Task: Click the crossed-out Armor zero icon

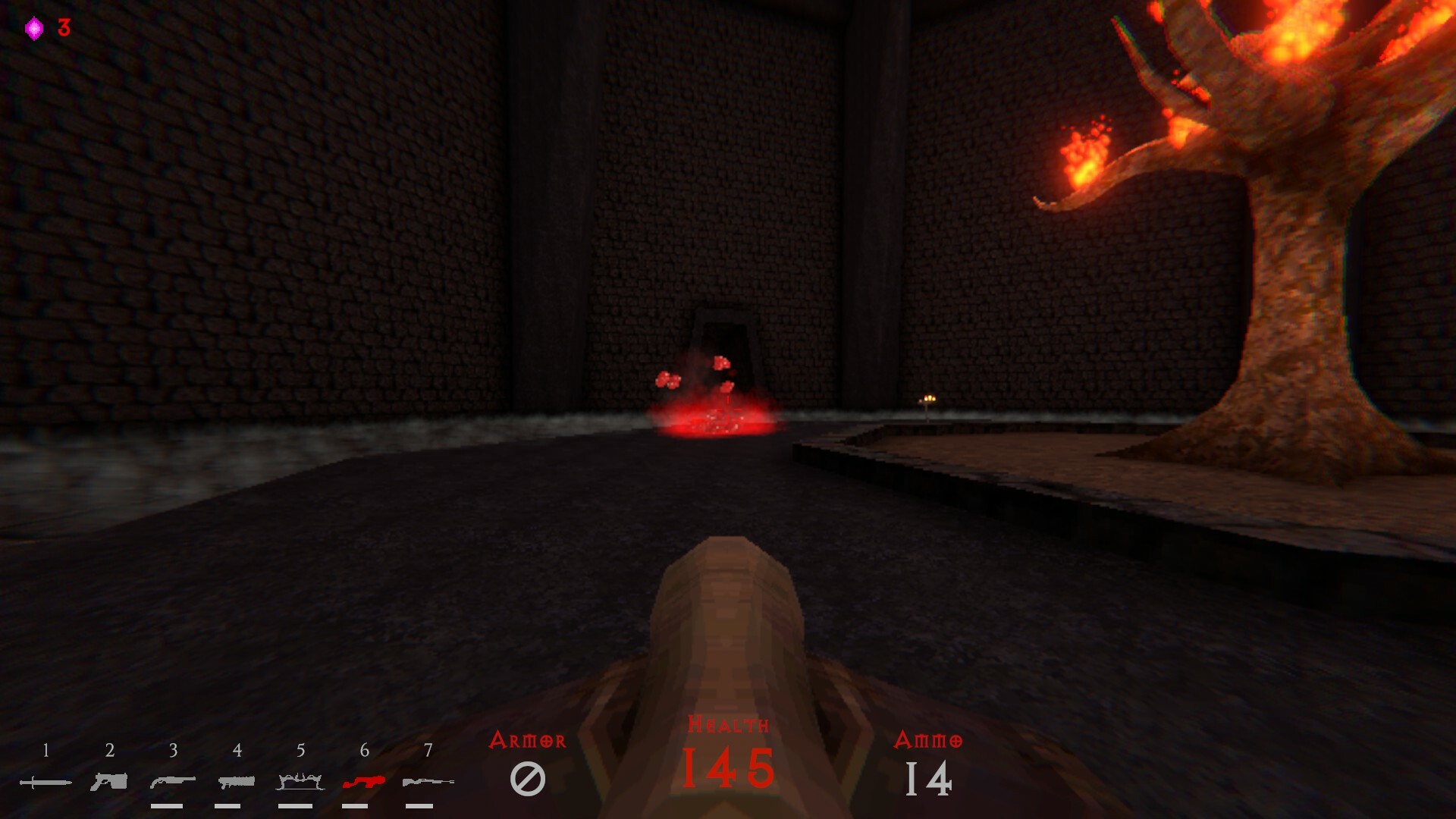Action: pos(529,780)
